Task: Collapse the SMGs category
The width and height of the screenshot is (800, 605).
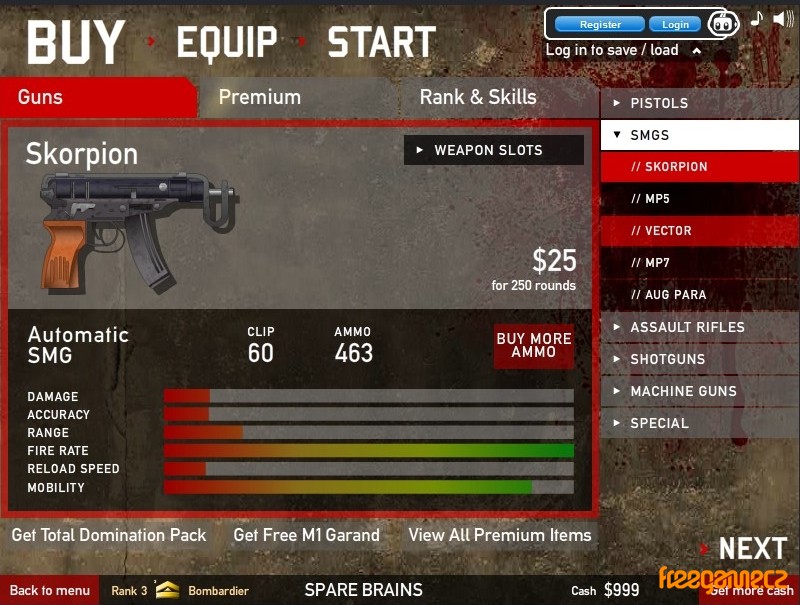Action: click(x=699, y=135)
